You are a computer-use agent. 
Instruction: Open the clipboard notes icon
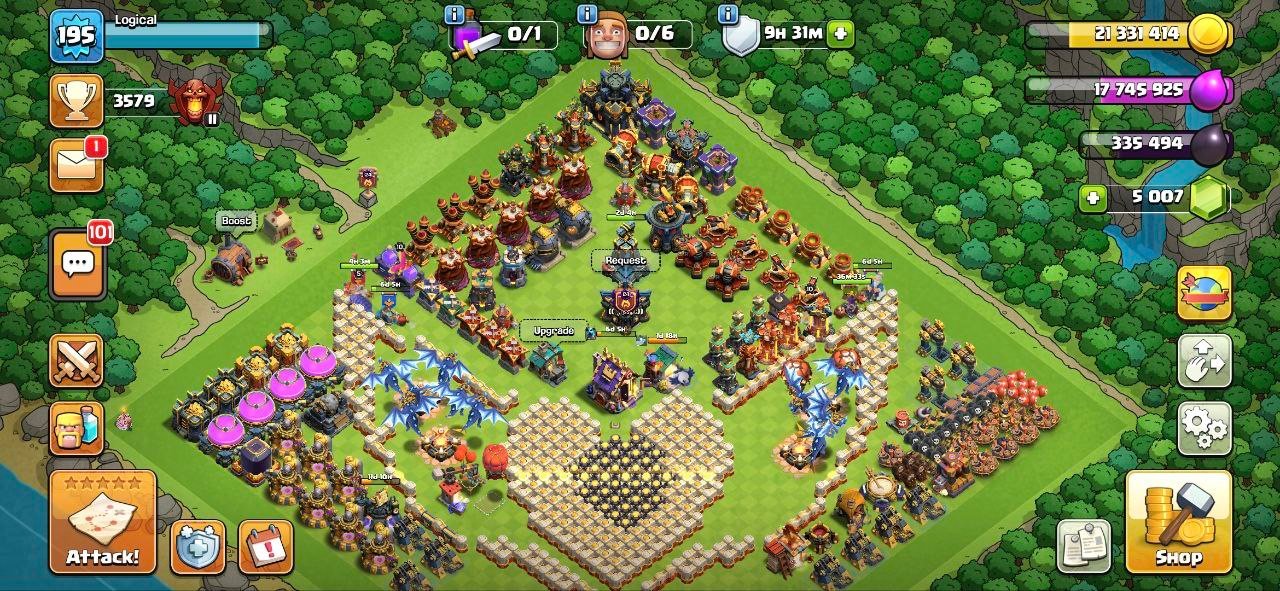(1084, 546)
